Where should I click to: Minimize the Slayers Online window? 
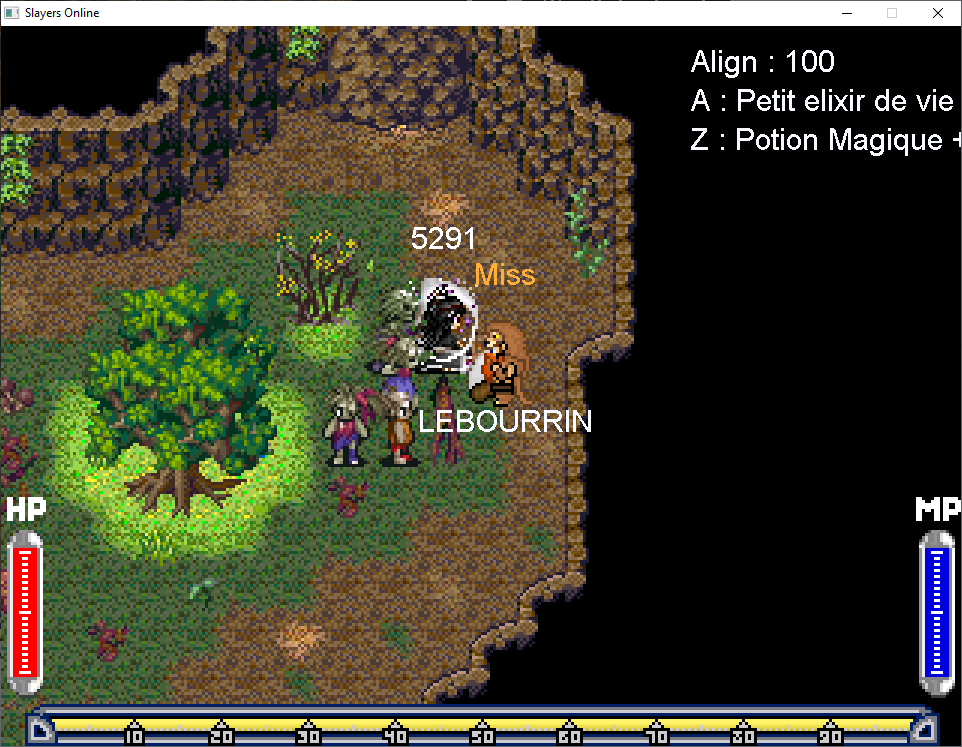tap(846, 13)
